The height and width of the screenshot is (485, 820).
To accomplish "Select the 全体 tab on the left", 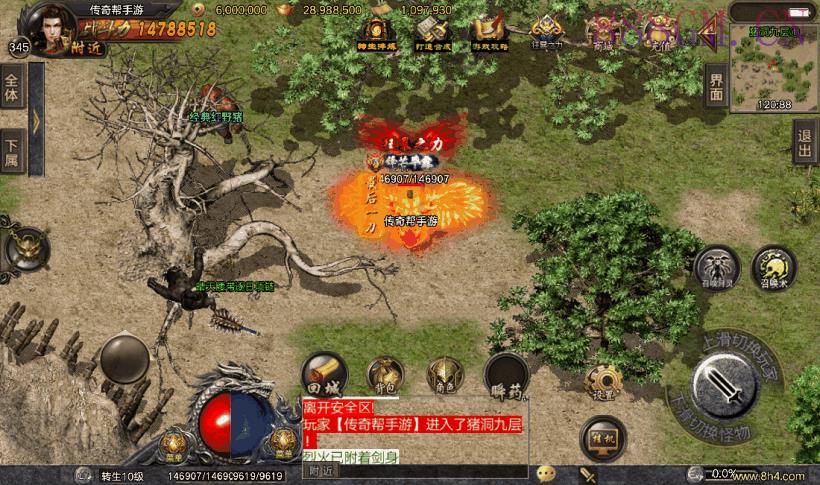I will point(12,88).
